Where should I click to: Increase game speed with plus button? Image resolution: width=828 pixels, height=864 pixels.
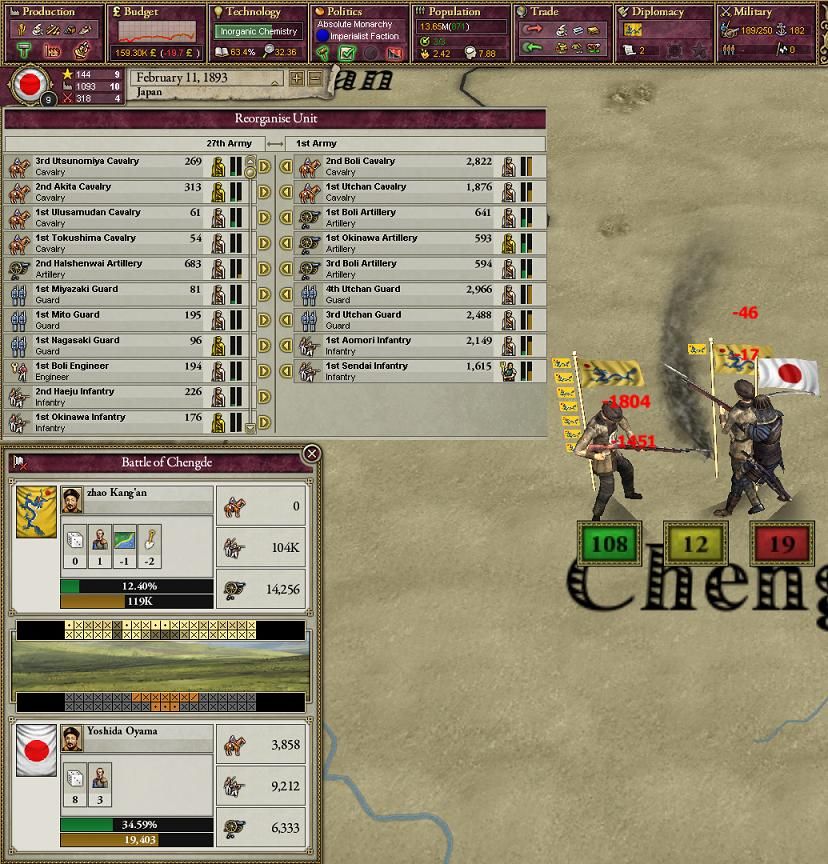tap(297, 78)
